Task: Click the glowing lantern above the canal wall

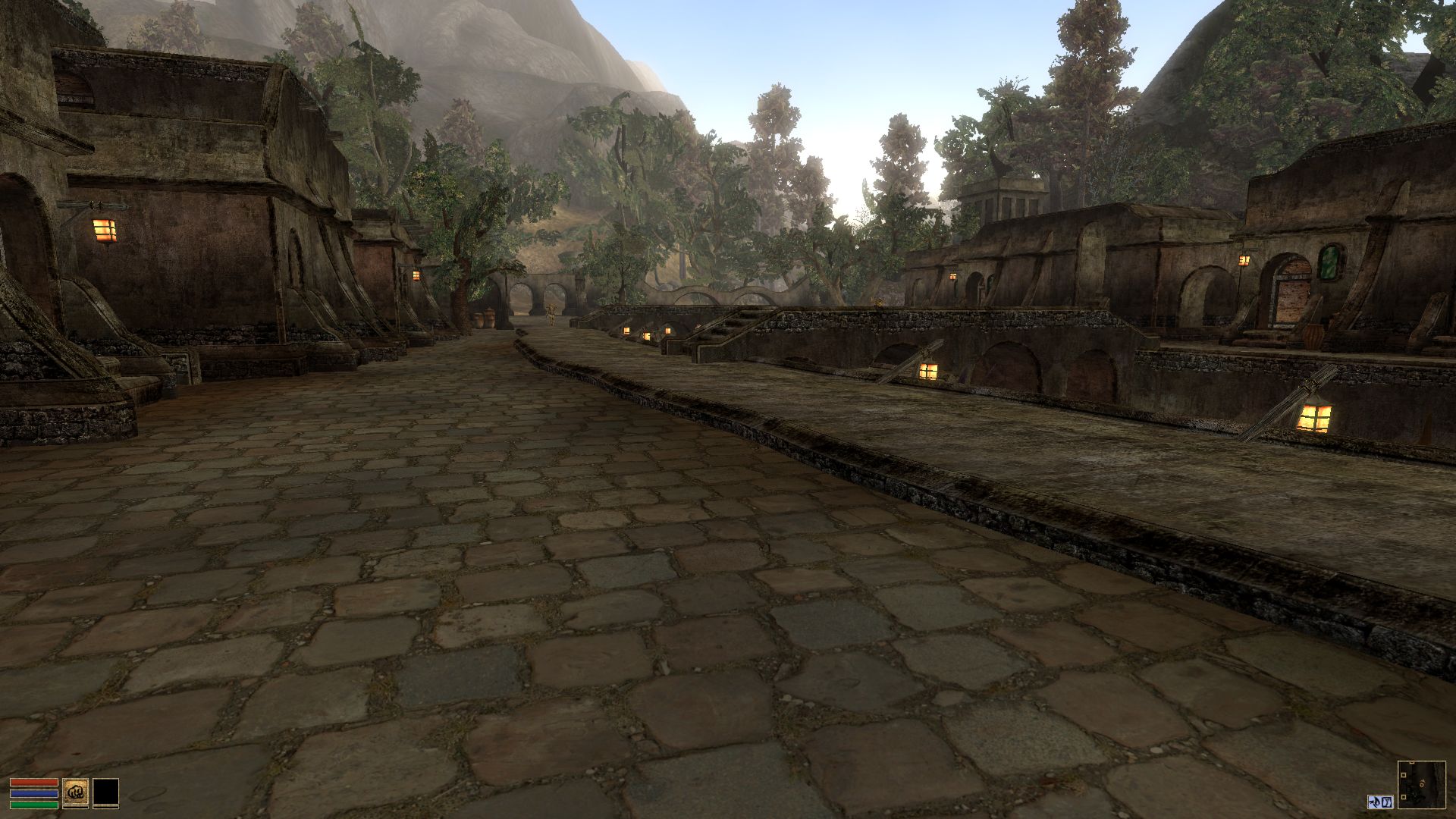Action: pos(929,372)
